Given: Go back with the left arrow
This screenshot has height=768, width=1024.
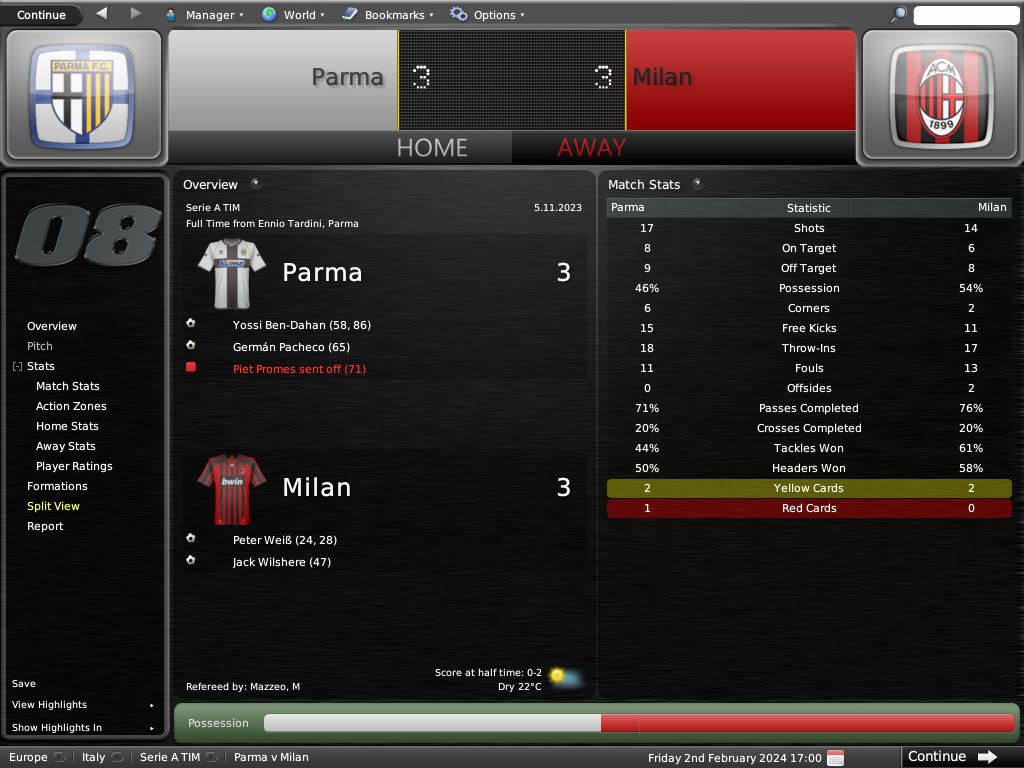Looking at the screenshot, I should [x=102, y=14].
